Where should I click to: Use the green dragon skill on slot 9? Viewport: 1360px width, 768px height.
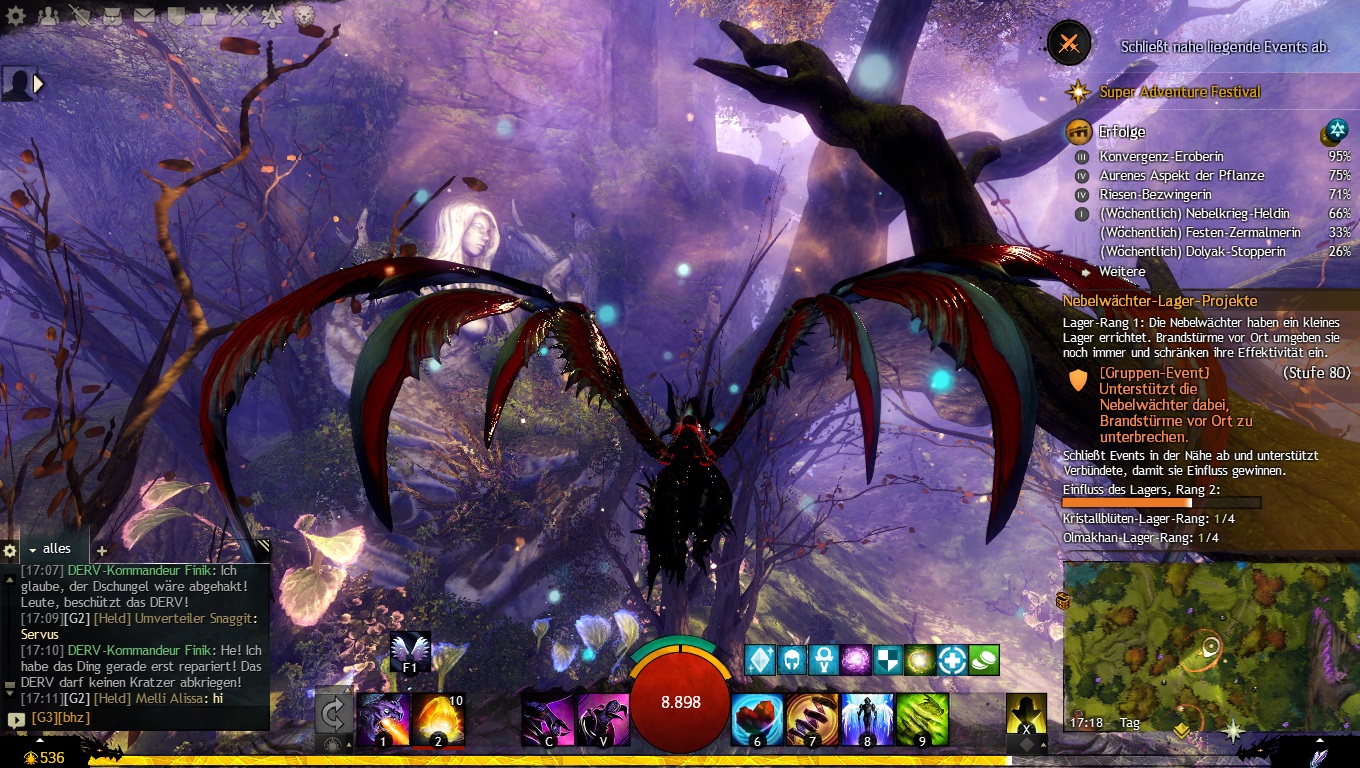[x=921, y=719]
